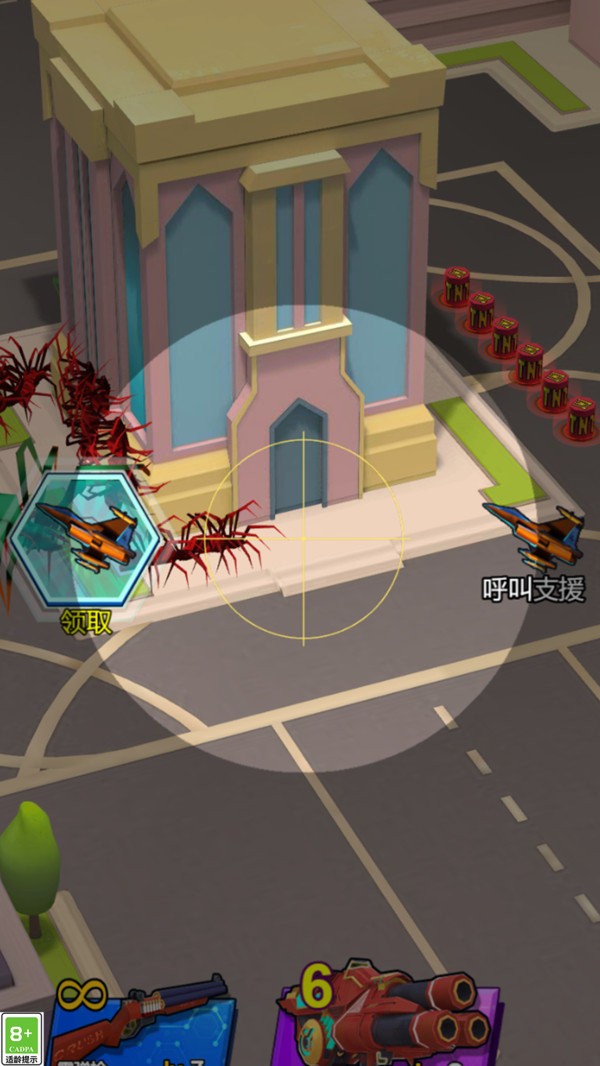Claim the hexagon jet fighter reward
Screen dimensions: 600x1066
[x=84, y=540]
